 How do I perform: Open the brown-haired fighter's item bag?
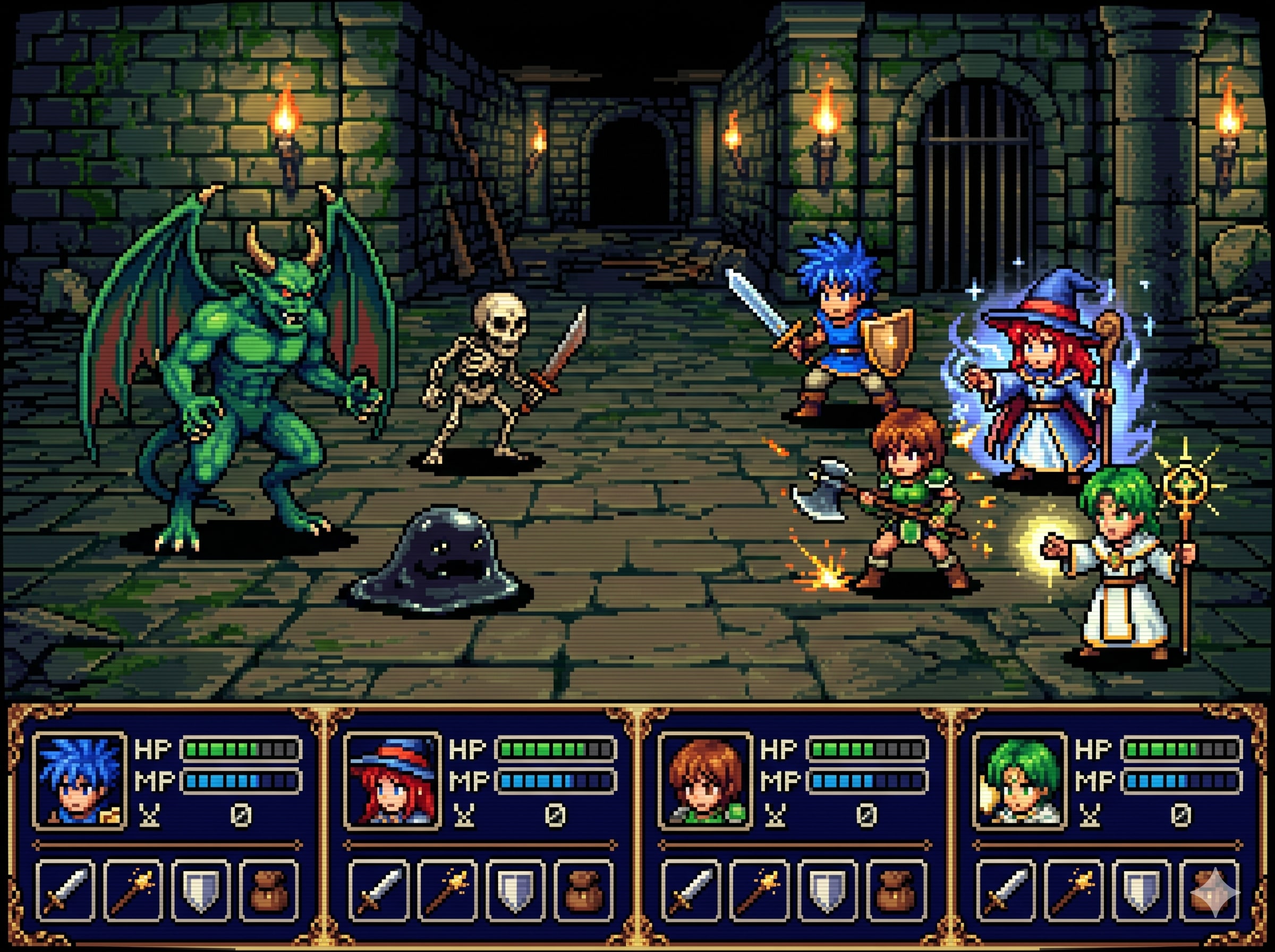pyautogui.click(x=896, y=890)
